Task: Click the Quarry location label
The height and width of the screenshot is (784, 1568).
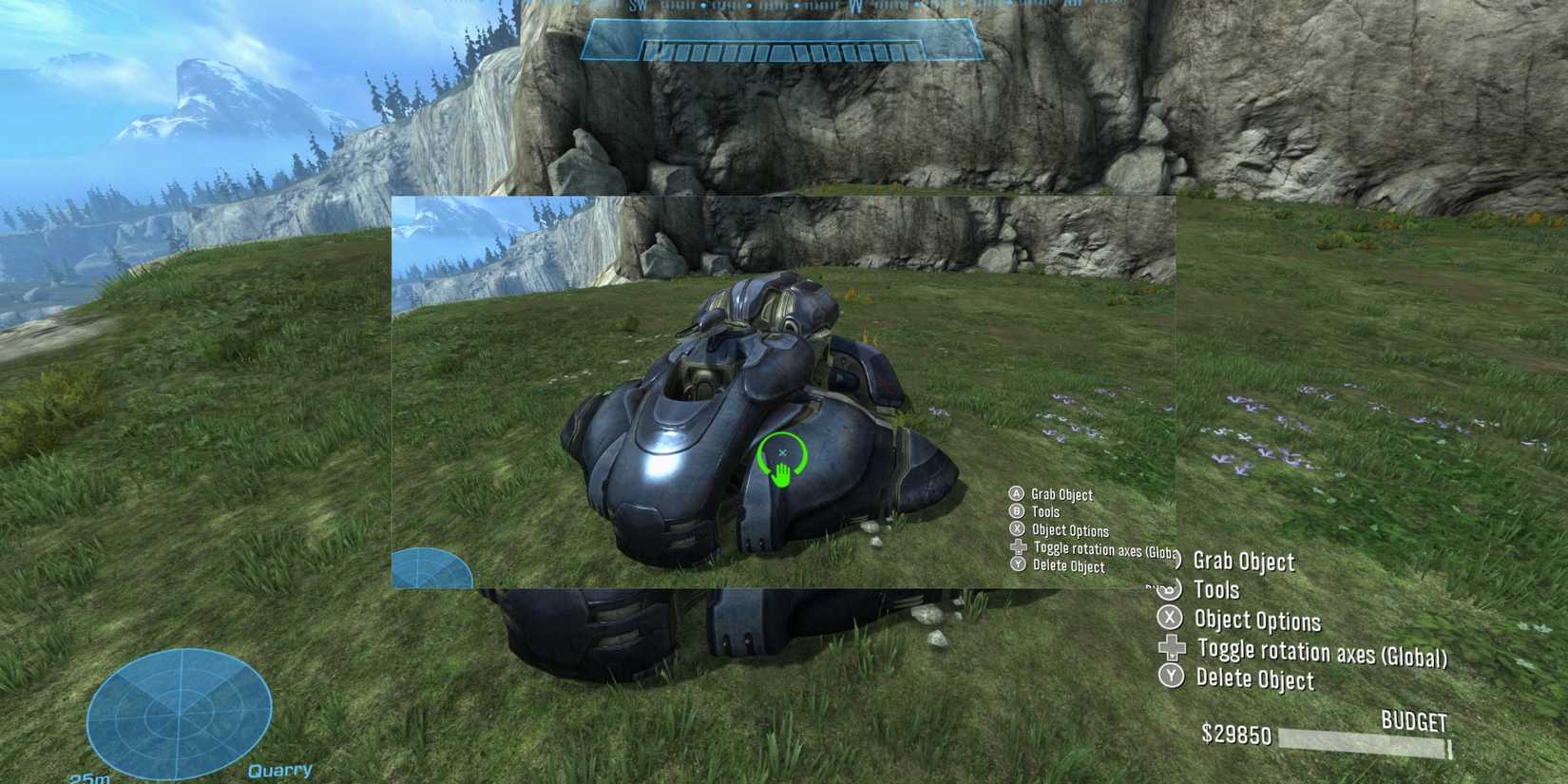Action: 280,770
